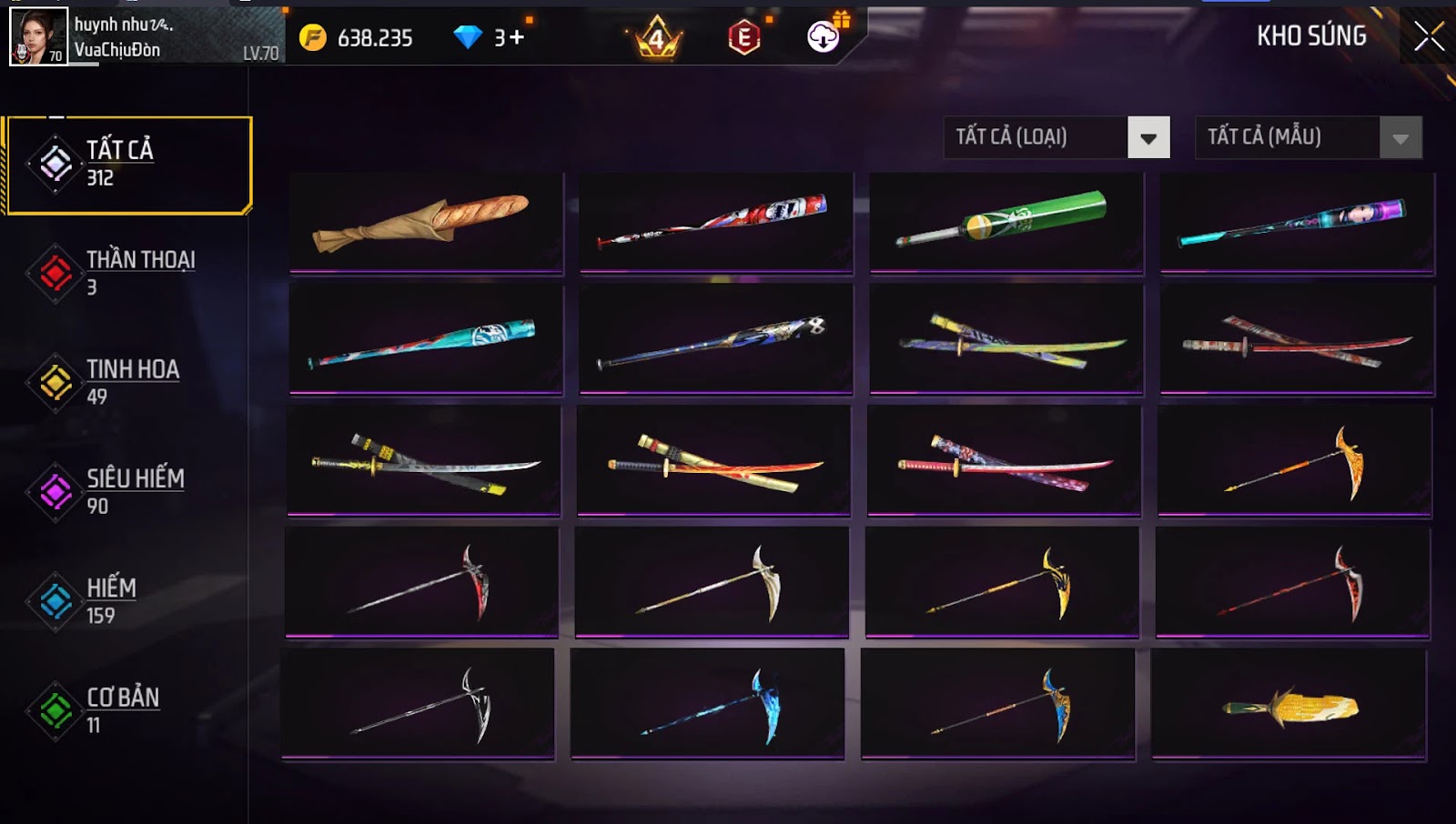Open the player profile avatar

pos(38,36)
